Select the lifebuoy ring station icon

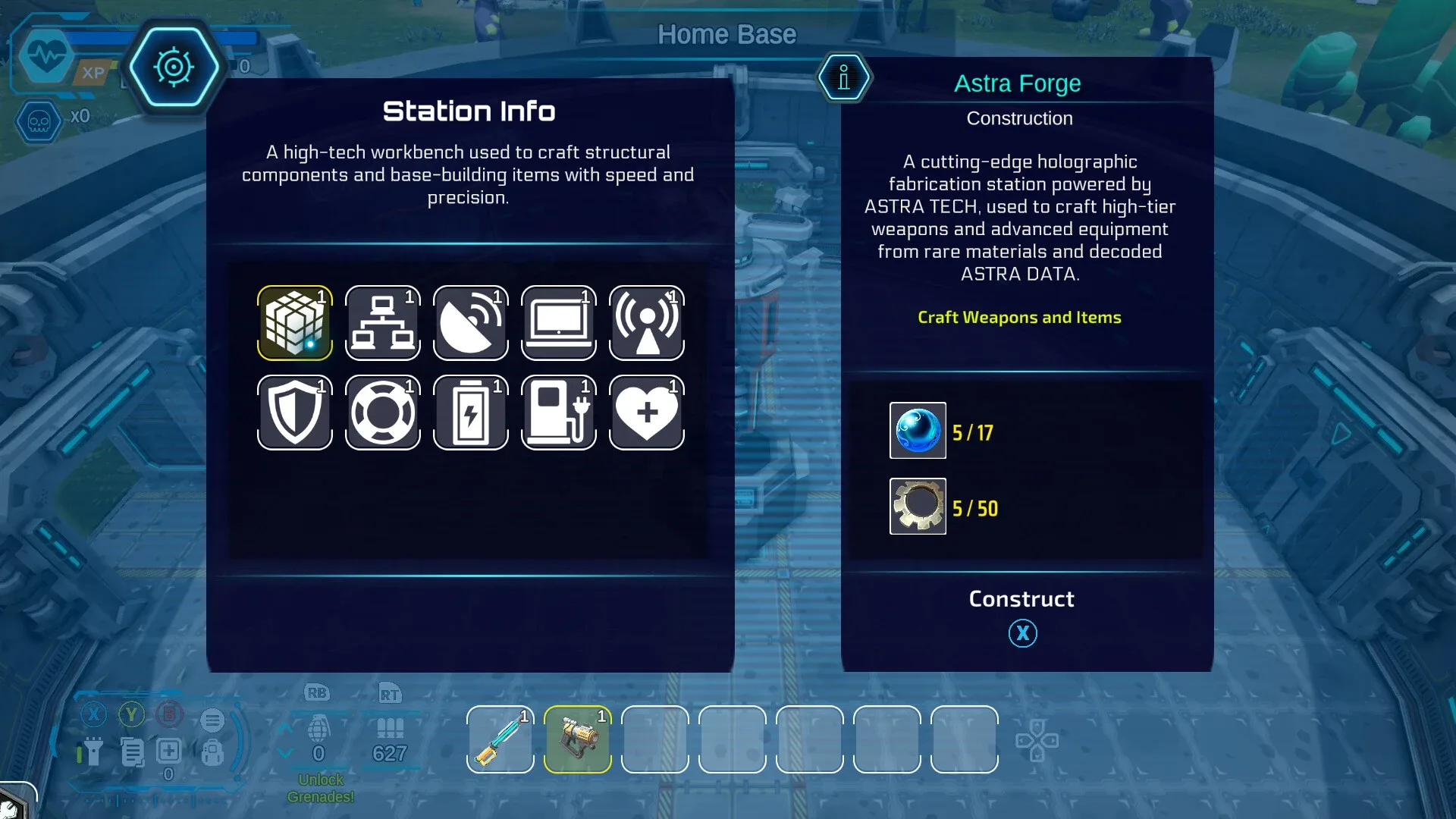click(x=383, y=413)
